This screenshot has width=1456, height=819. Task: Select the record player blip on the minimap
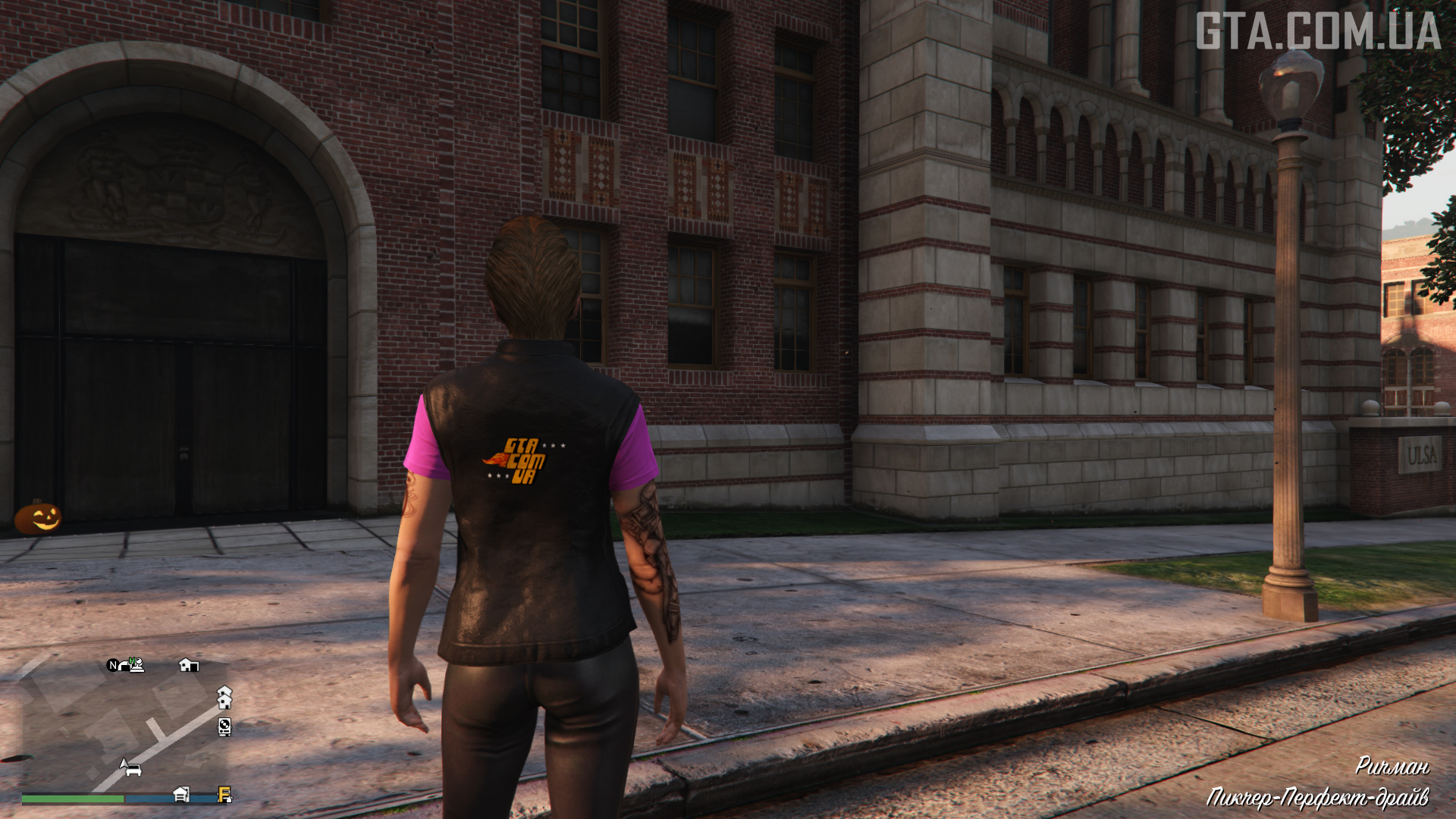224,727
